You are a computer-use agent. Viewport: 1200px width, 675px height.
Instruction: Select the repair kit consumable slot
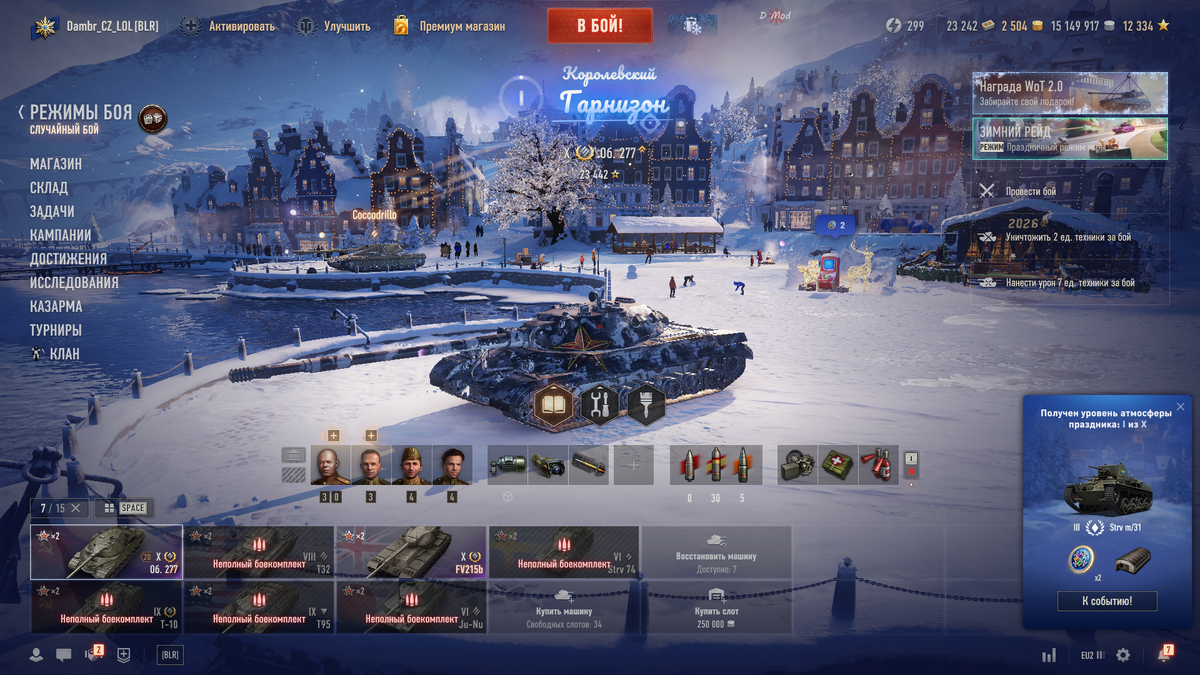pos(798,465)
